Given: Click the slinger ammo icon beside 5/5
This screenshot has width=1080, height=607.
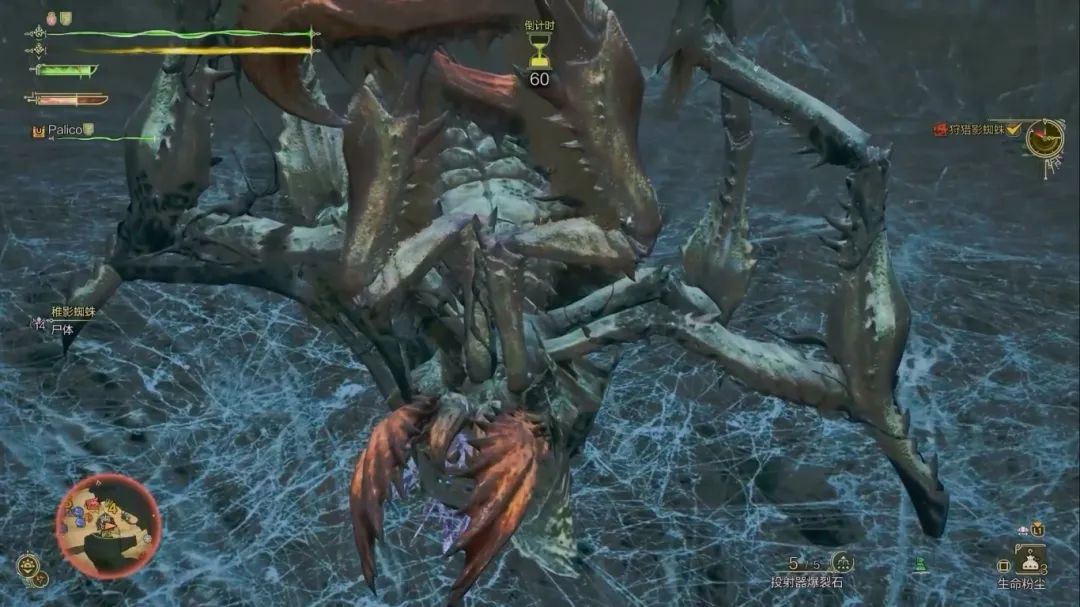Looking at the screenshot, I should [x=842, y=563].
